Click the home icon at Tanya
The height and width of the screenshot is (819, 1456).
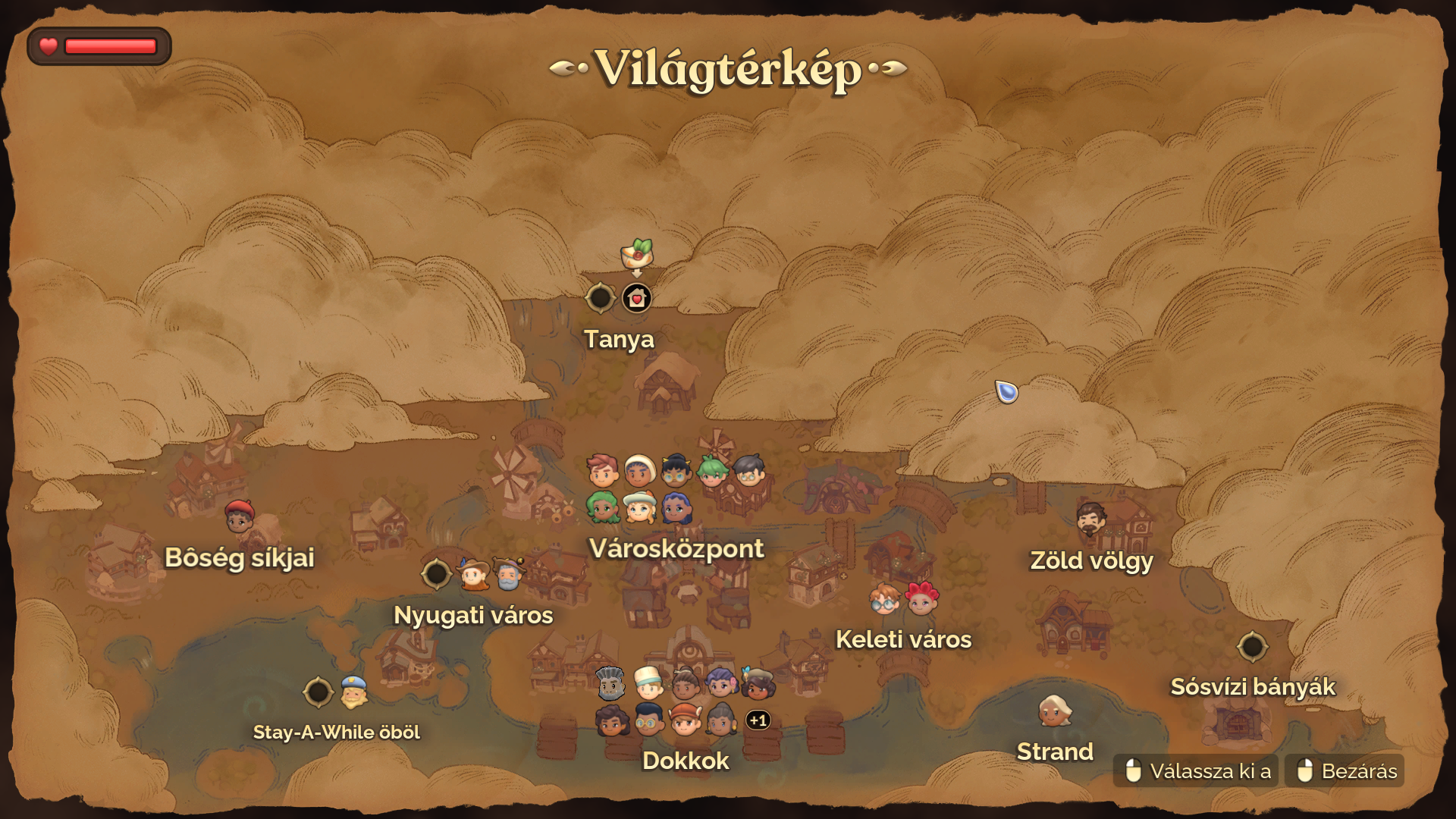637,298
